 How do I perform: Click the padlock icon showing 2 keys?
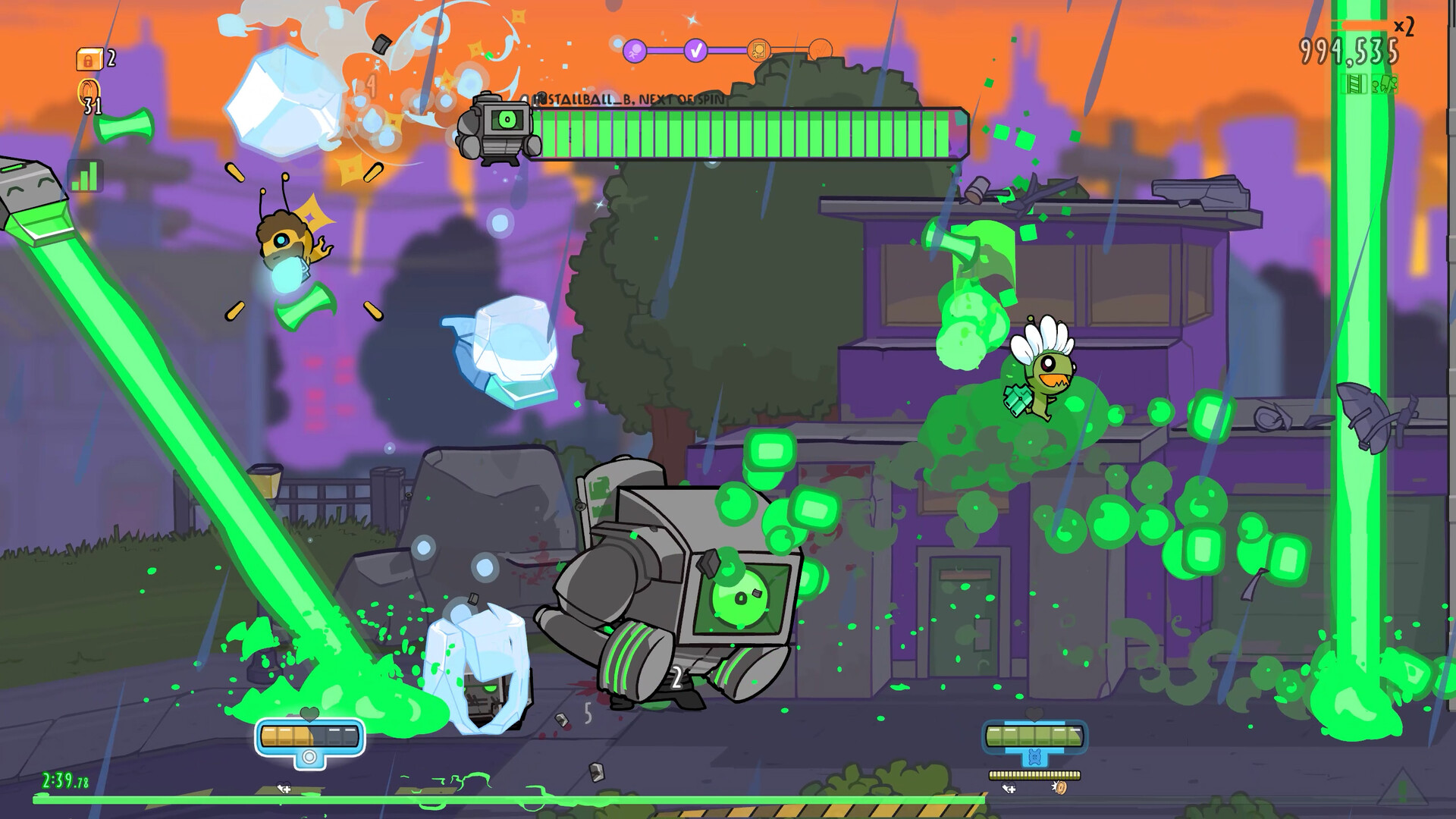click(90, 59)
